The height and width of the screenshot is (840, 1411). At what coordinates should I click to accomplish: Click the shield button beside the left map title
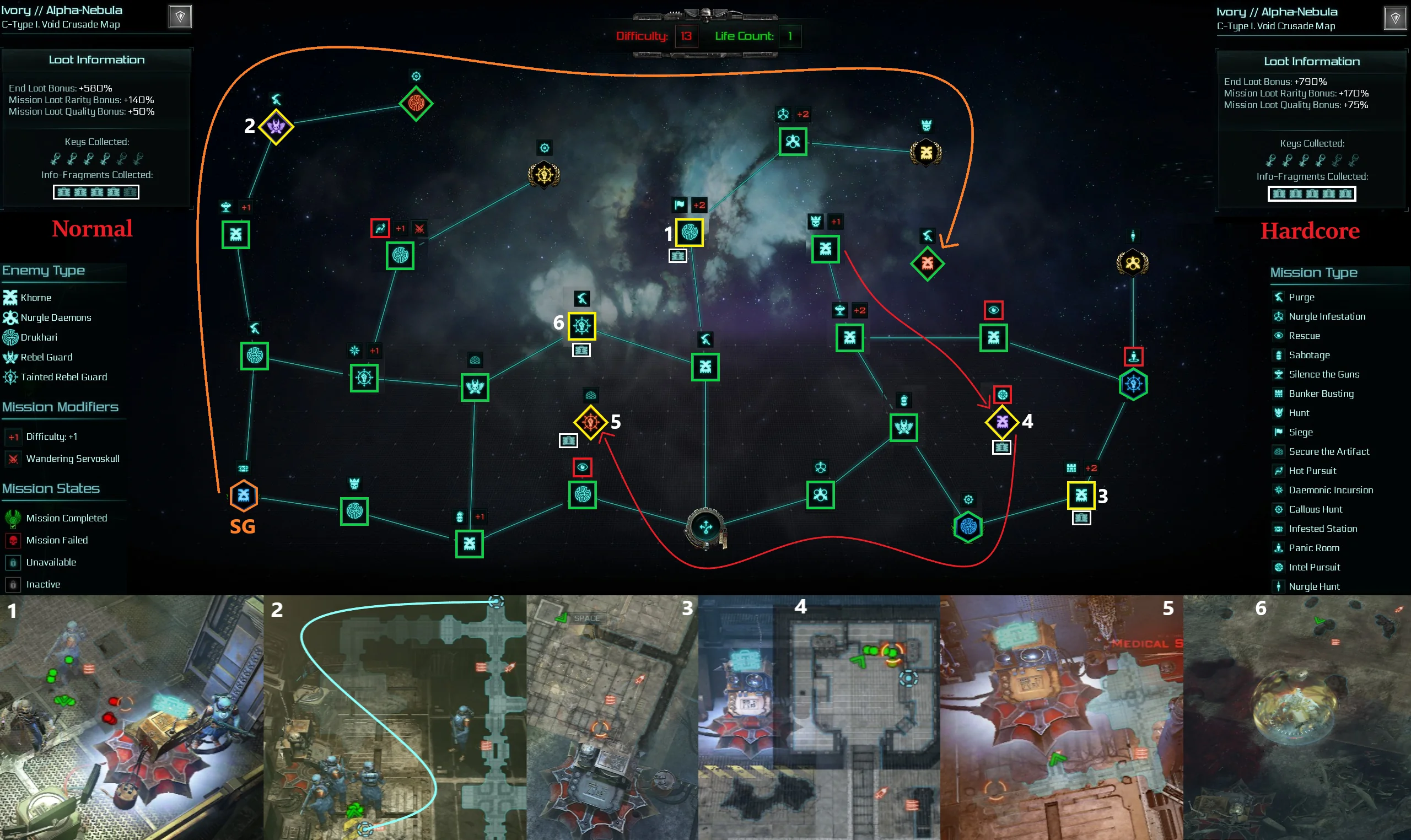click(x=180, y=17)
